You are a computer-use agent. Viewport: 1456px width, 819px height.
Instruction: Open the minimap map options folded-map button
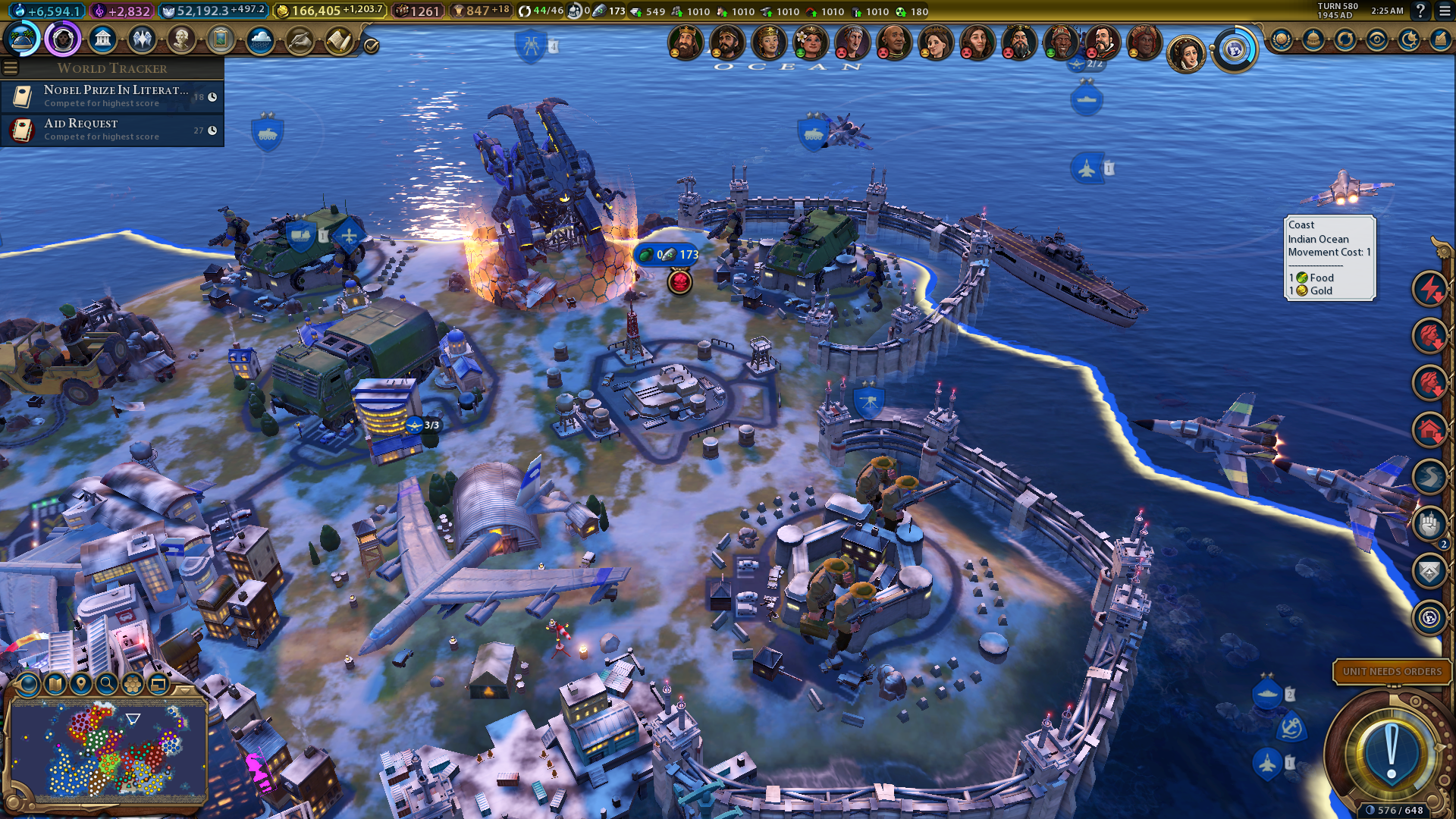point(55,684)
